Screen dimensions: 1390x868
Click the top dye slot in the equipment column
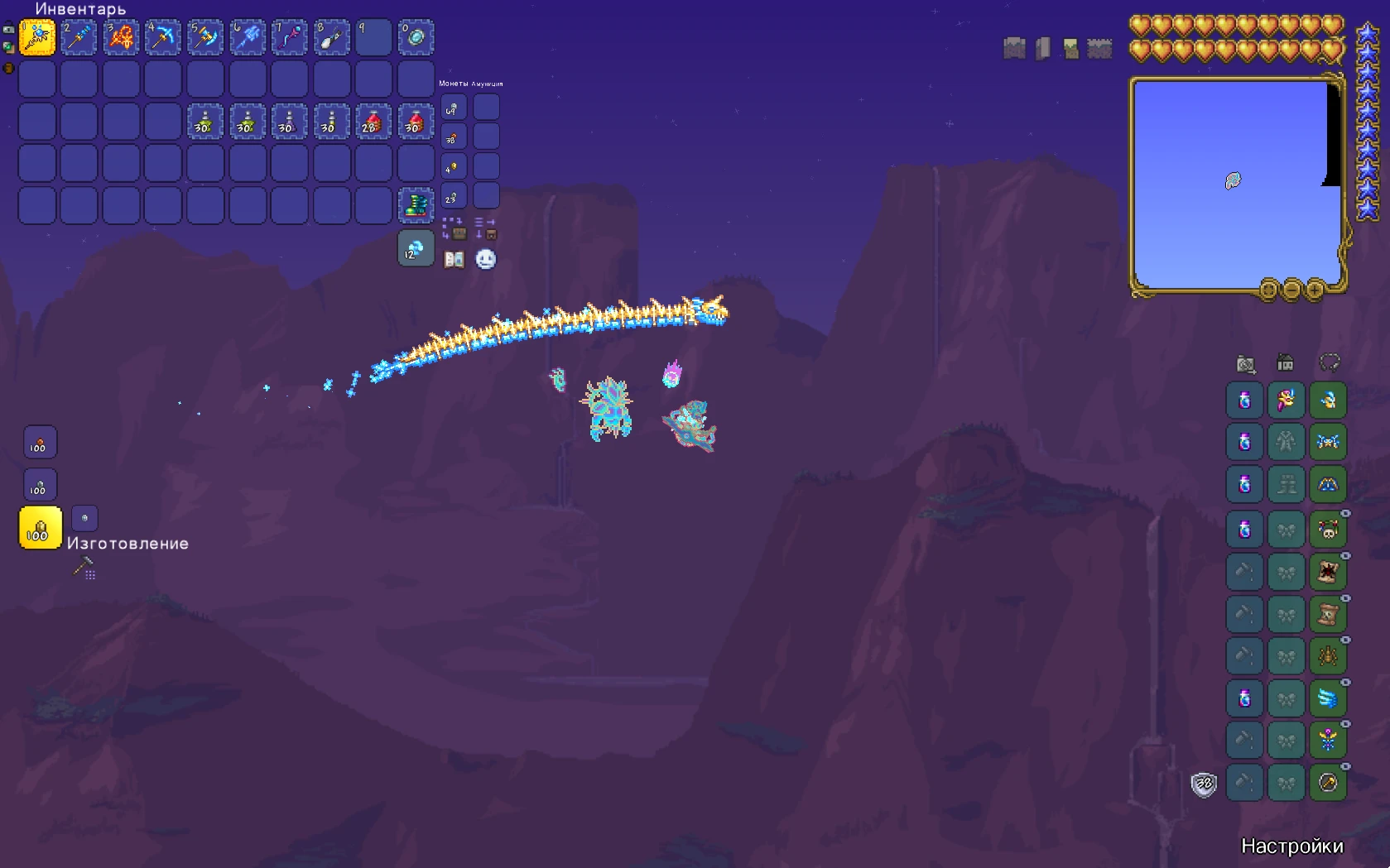click(x=1244, y=401)
